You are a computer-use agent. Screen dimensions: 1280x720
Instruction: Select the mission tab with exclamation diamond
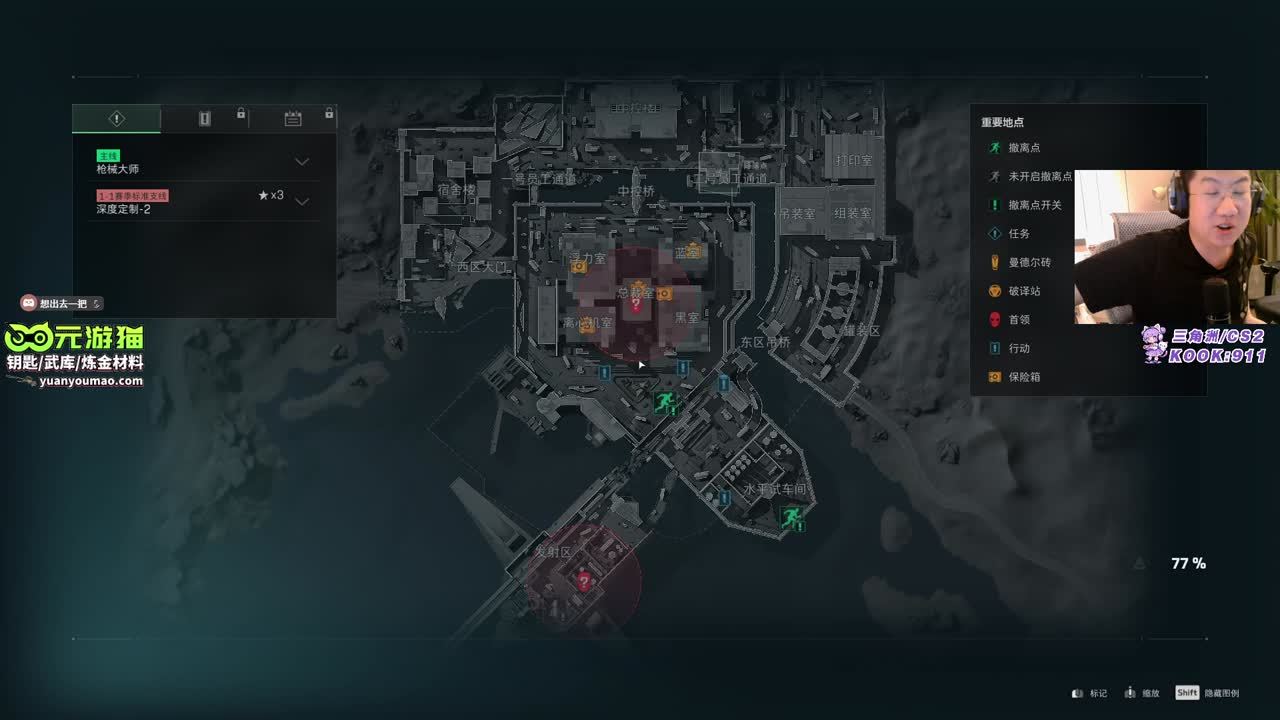coord(116,119)
